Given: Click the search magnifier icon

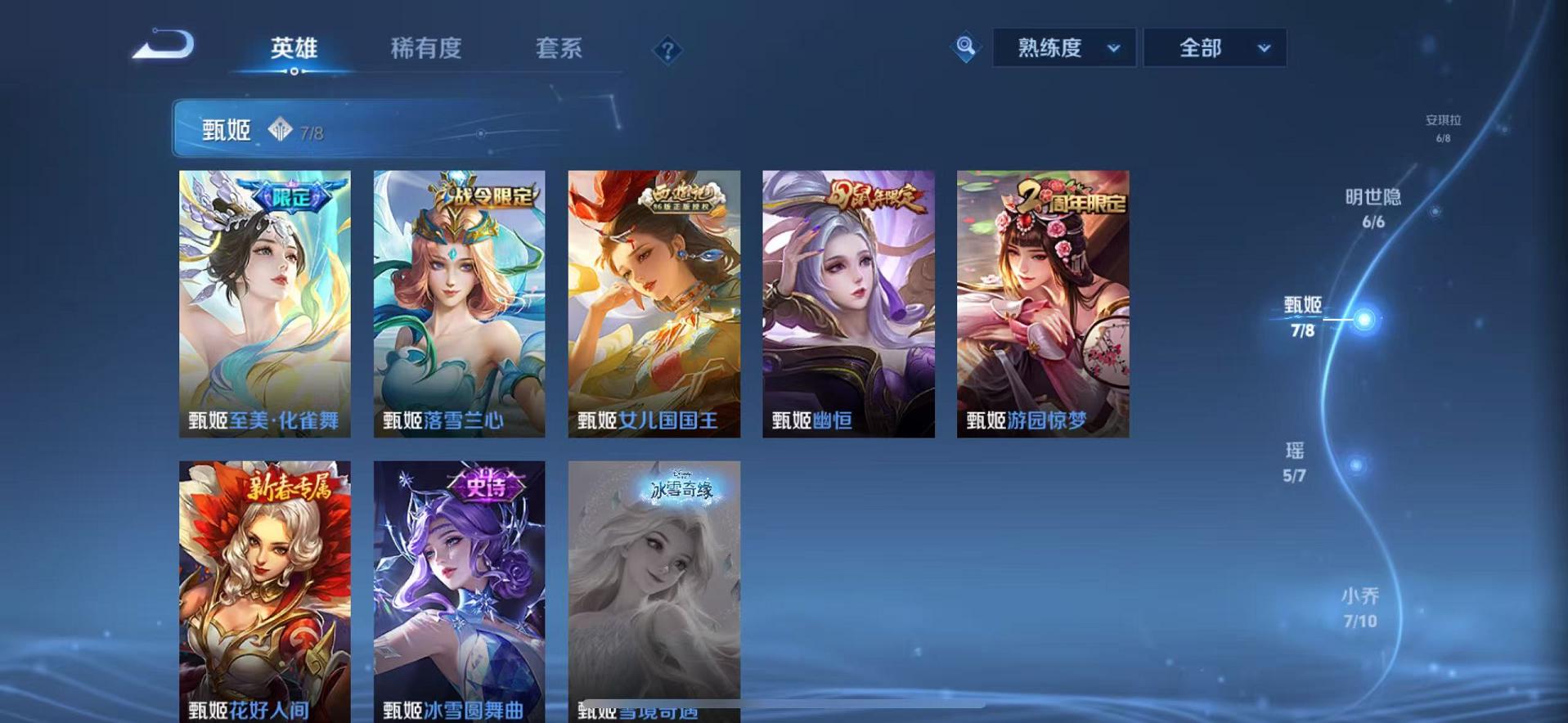Looking at the screenshot, I should point(965,47).
